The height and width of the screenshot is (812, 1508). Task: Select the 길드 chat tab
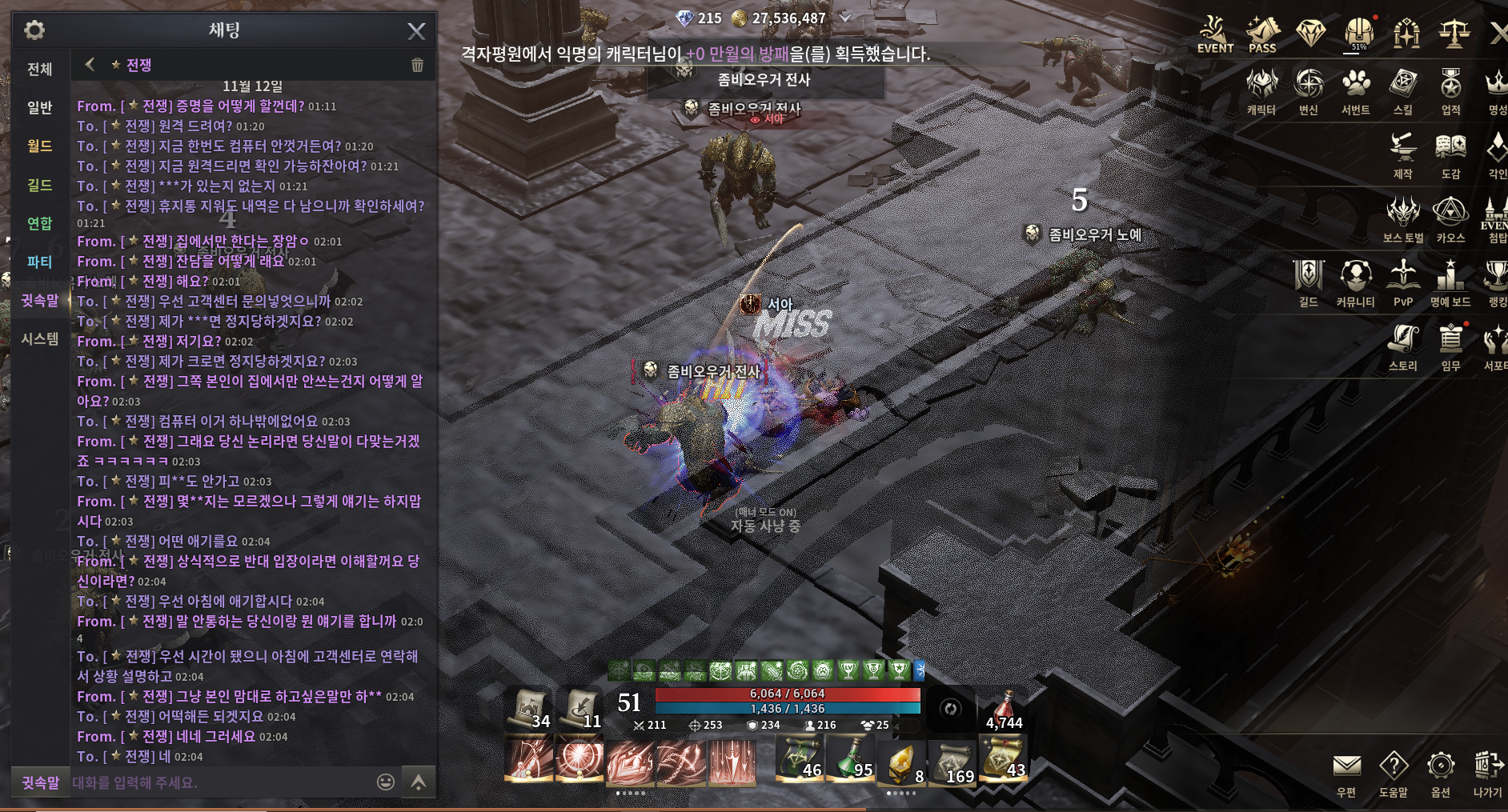pos(40,185)
